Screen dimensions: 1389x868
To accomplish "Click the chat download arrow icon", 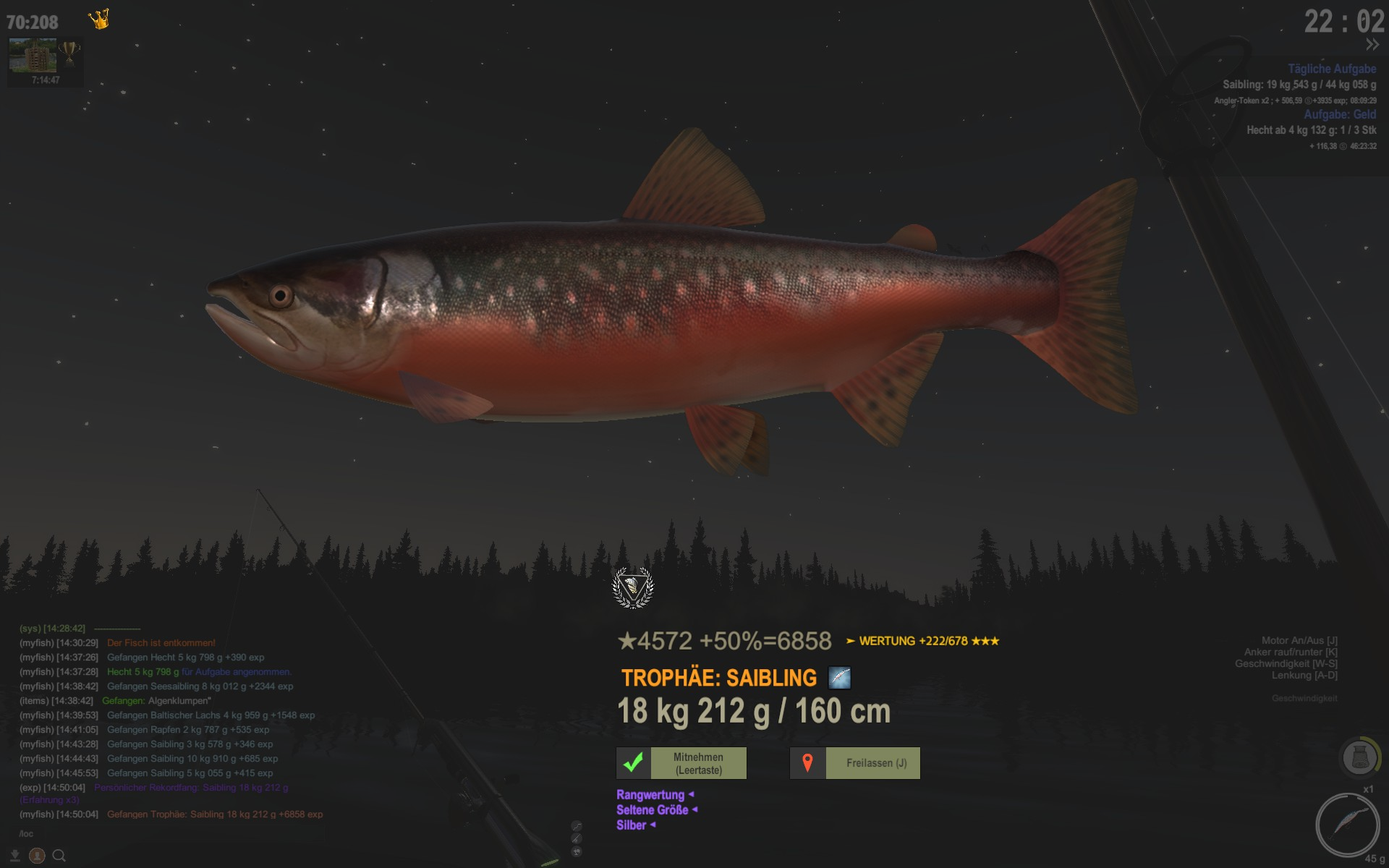I will tap(15, 856).
